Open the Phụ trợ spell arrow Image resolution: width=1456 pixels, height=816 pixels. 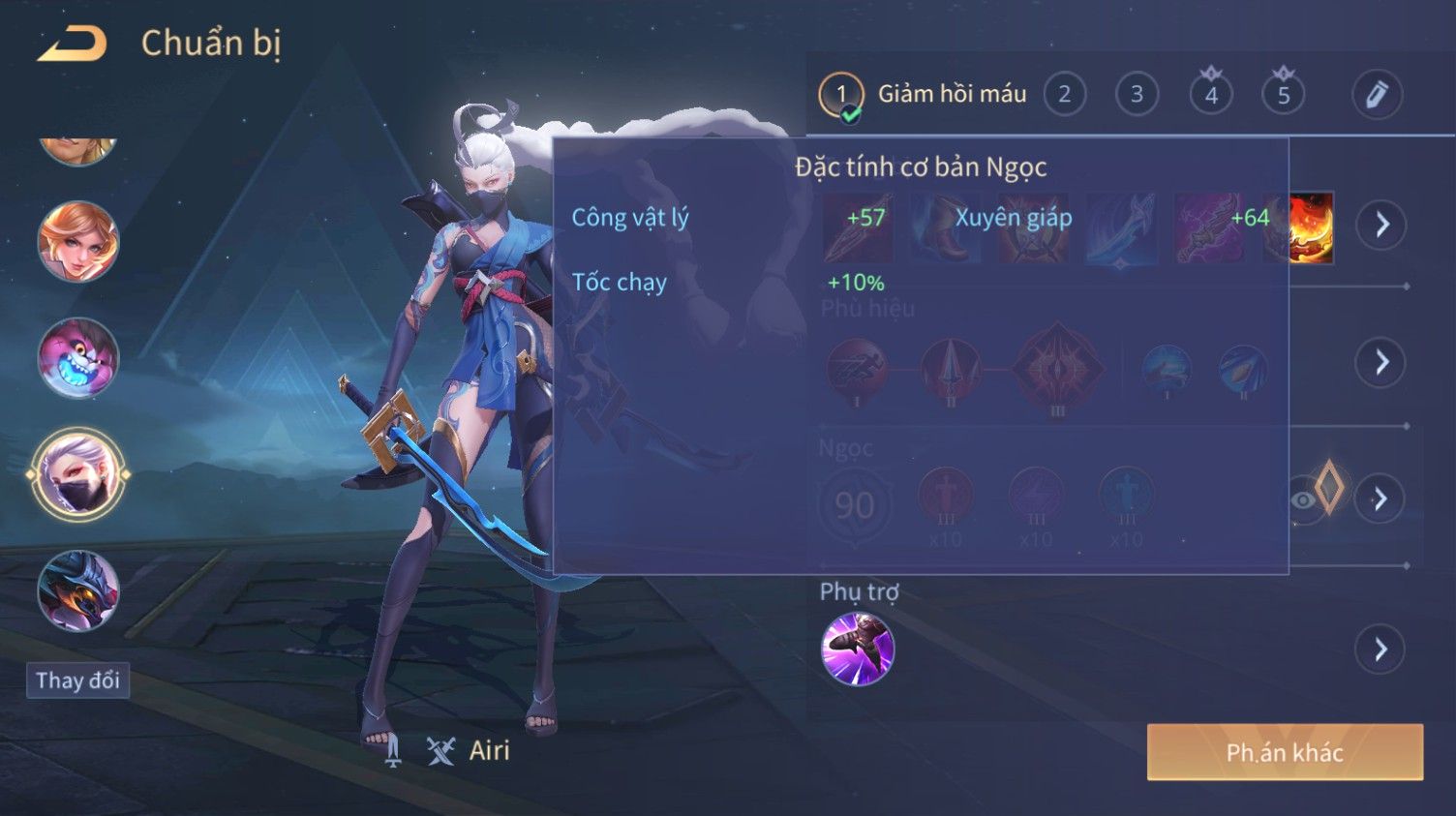pyautogui.click(x=1381, y=649)
